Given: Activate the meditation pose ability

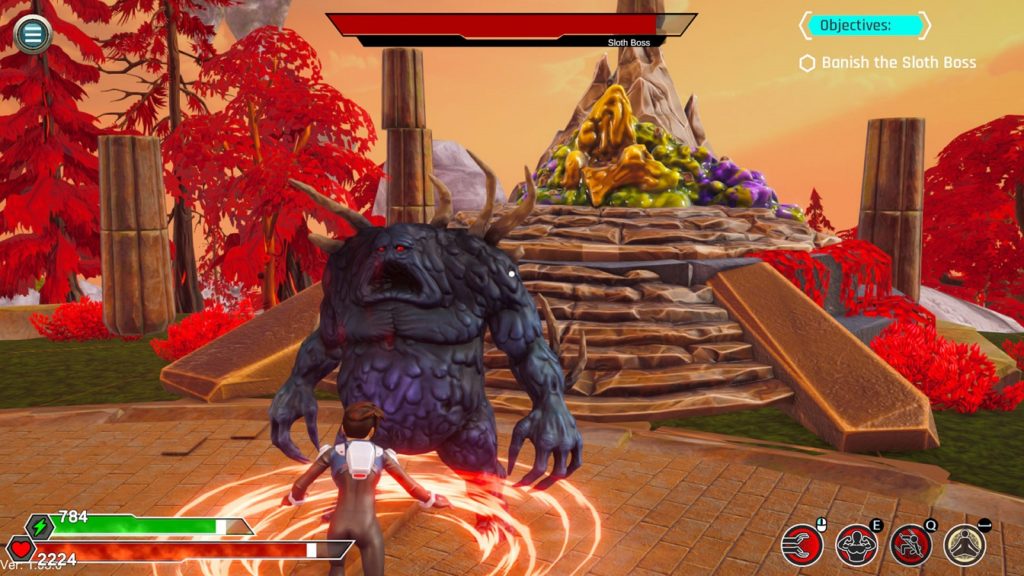Looking at the screenshot, I should pos(964,544).
